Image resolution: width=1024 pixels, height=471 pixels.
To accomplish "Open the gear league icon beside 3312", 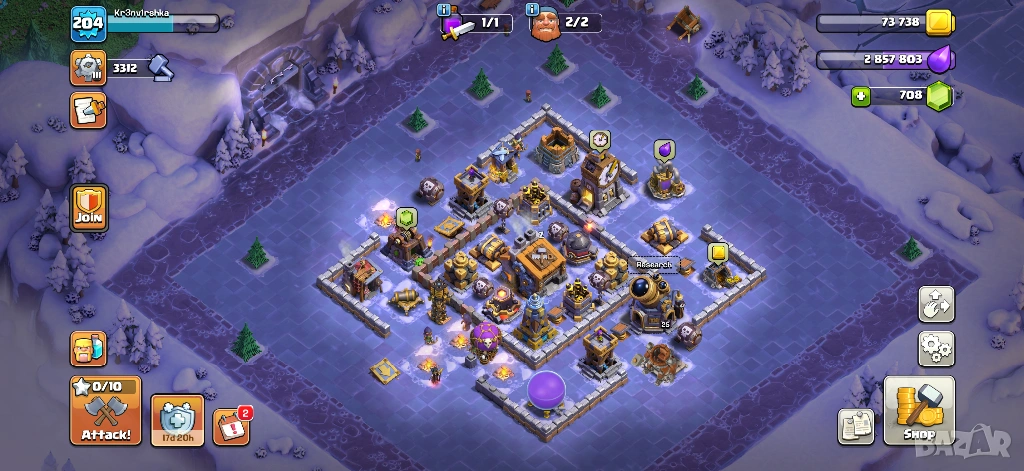I will pos(88,67).
